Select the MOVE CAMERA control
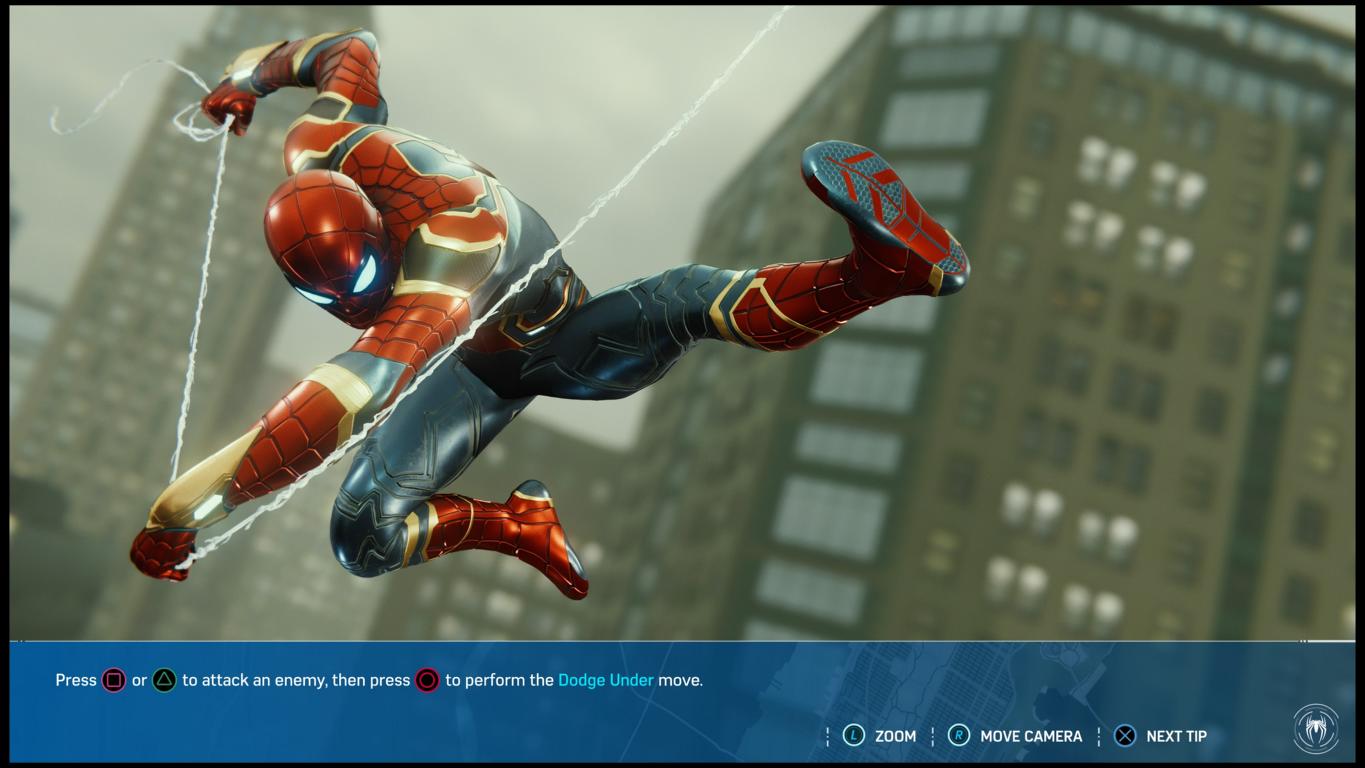 1032,736
